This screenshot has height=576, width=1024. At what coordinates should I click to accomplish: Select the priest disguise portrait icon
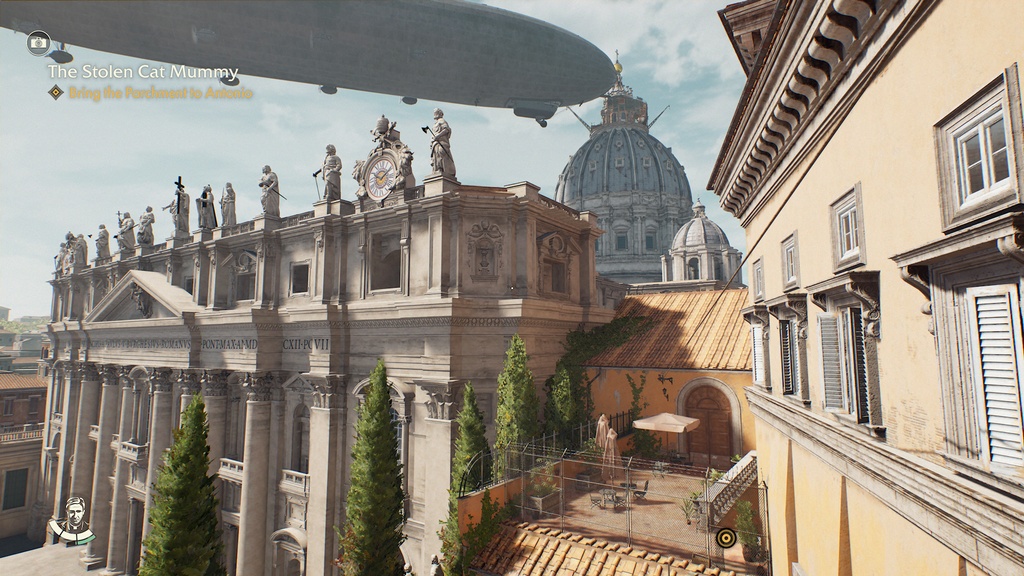pos(73,517)
